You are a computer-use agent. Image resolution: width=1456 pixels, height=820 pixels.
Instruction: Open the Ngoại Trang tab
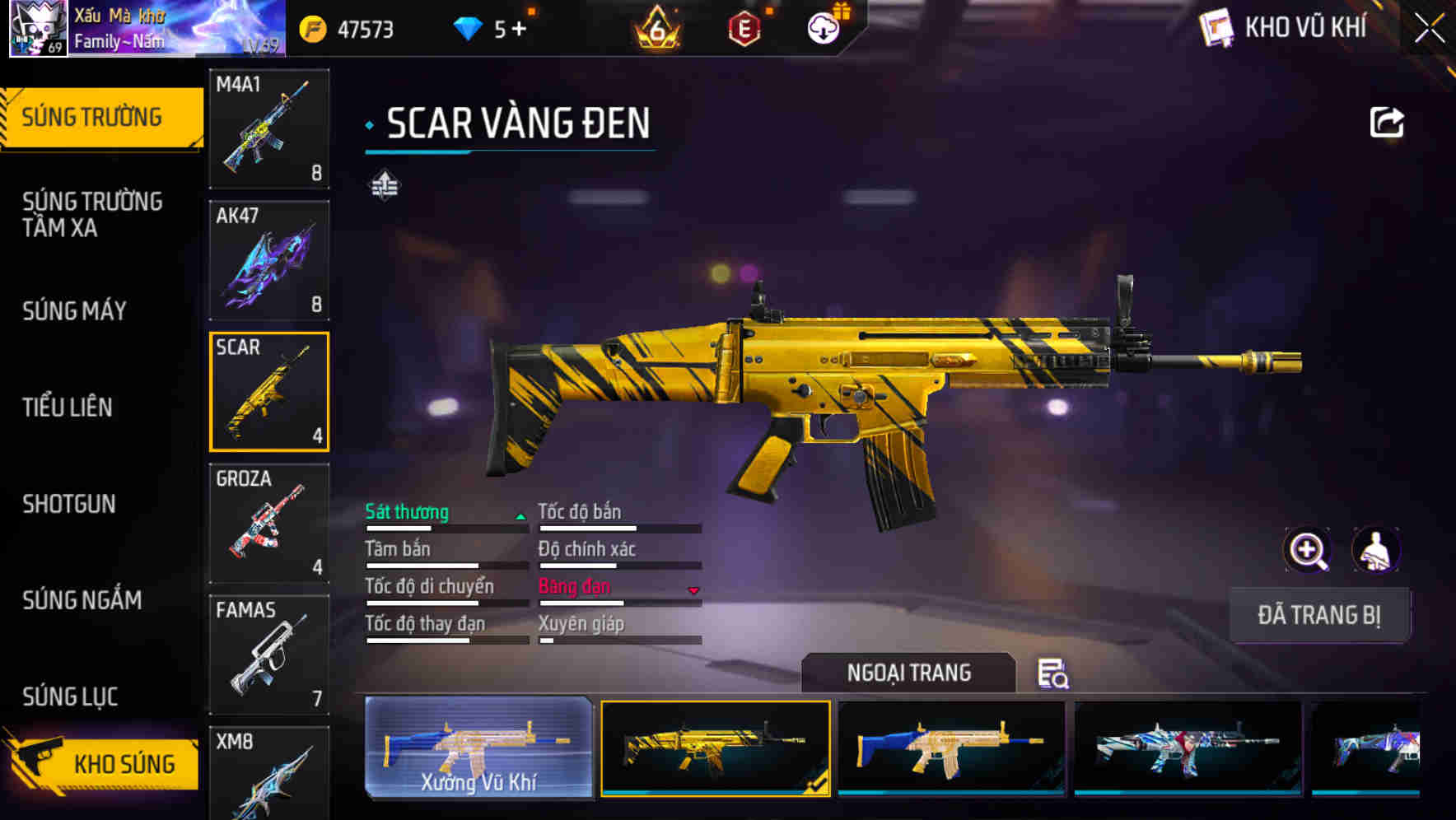point(908,673)
